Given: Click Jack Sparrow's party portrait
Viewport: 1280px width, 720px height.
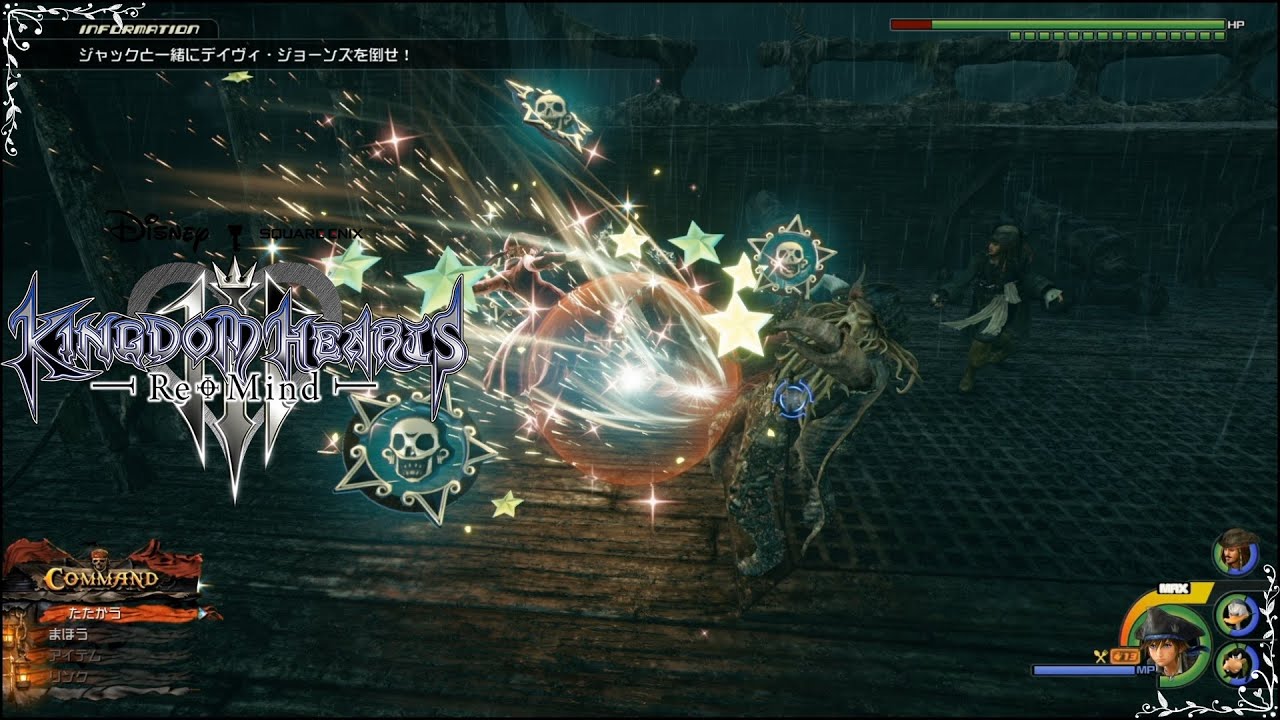Looking at the screenshot, I should tap(1236, 552).
